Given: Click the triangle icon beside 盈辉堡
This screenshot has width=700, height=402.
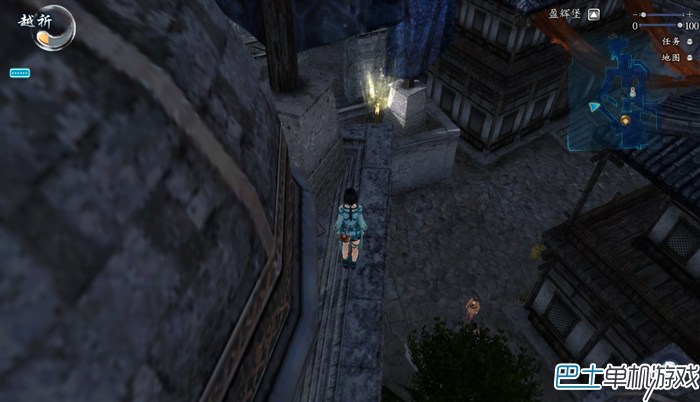Looking at the screenshot, I should tap(594, 14).
